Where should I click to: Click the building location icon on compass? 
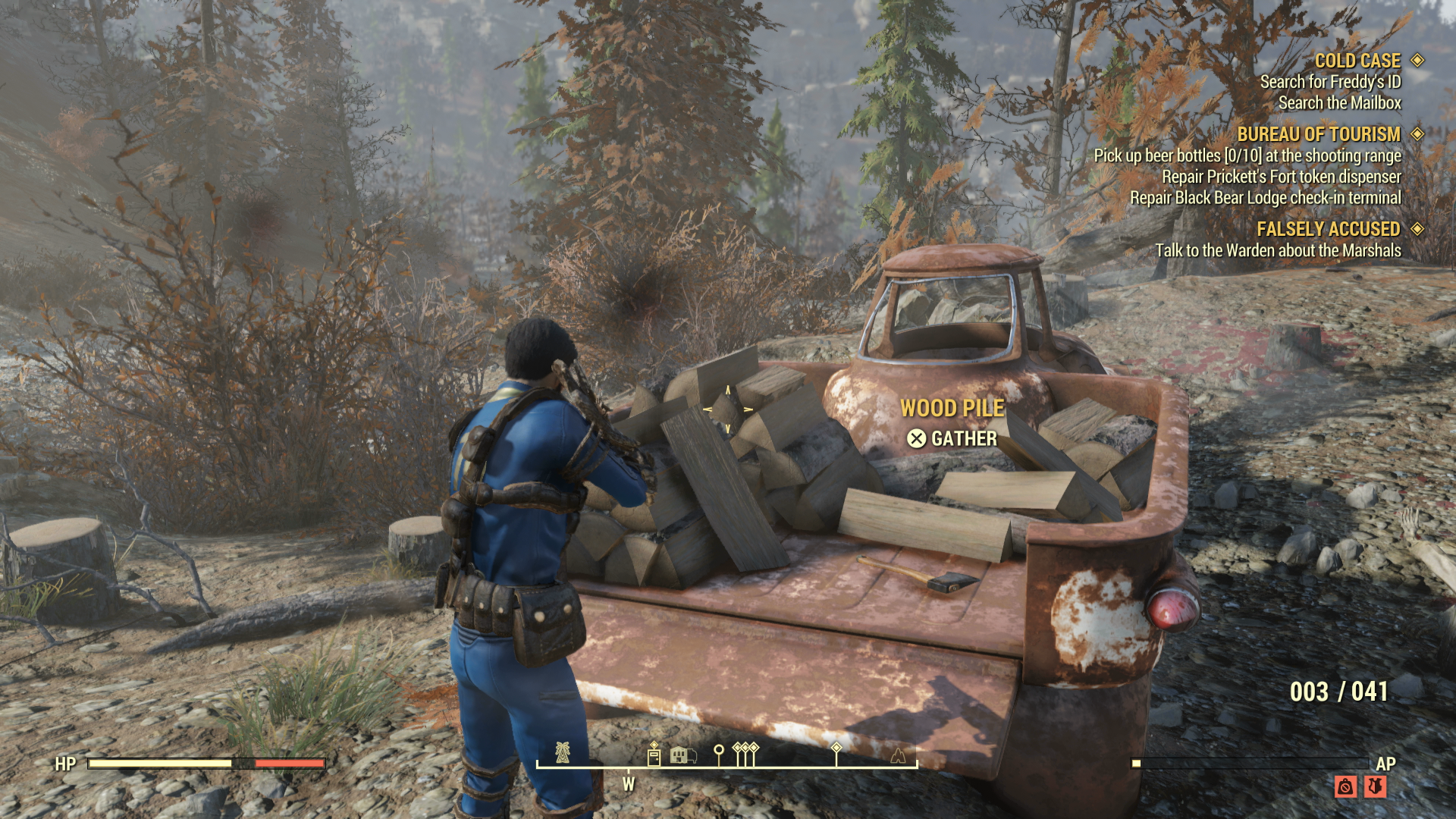pyautogui.click(x=682, y=755)
